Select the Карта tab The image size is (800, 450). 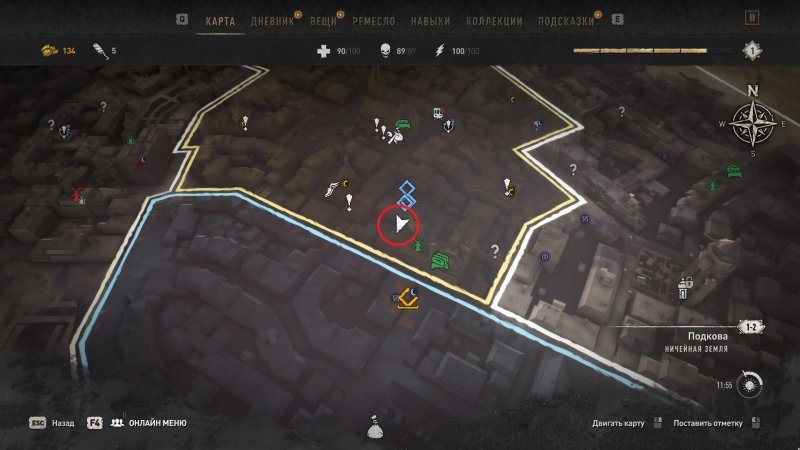point(220,20)
